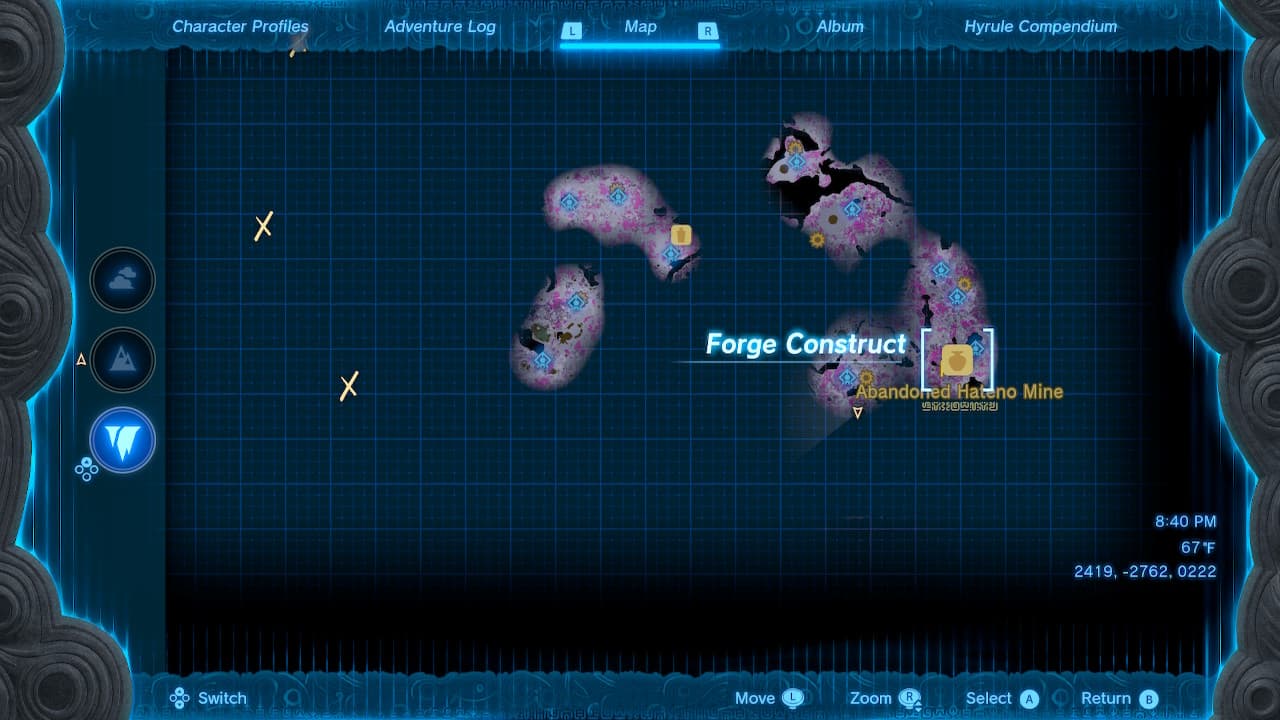Switch to the surface map mountain icon

click(x=121, y=359)
